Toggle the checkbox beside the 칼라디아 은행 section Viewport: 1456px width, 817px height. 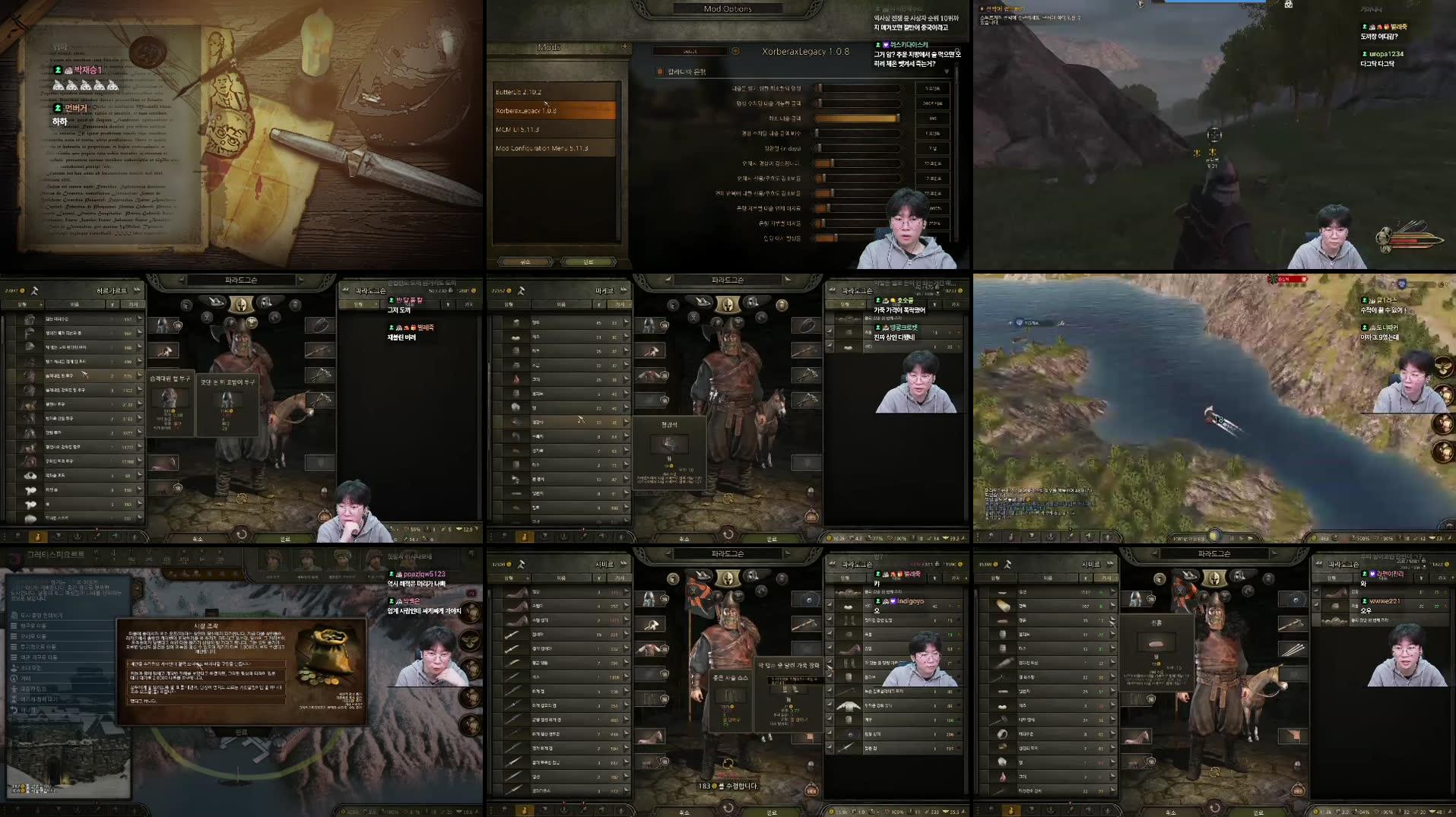point(660,71)
